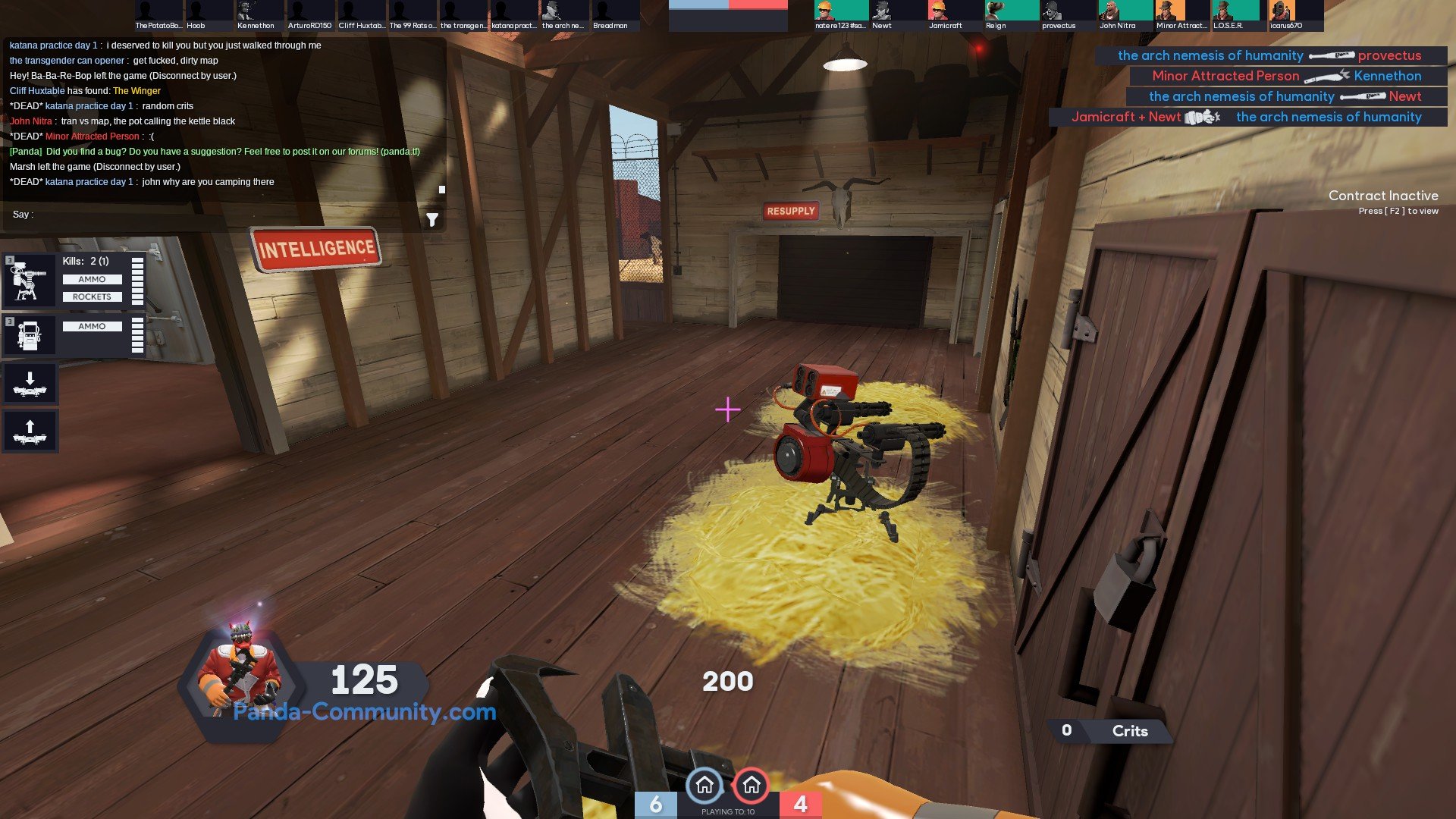The width and height of the screenshot is (1456, 819).
Task: Open the Contract Inactive tracker
Action: [x=1382, y=202]
